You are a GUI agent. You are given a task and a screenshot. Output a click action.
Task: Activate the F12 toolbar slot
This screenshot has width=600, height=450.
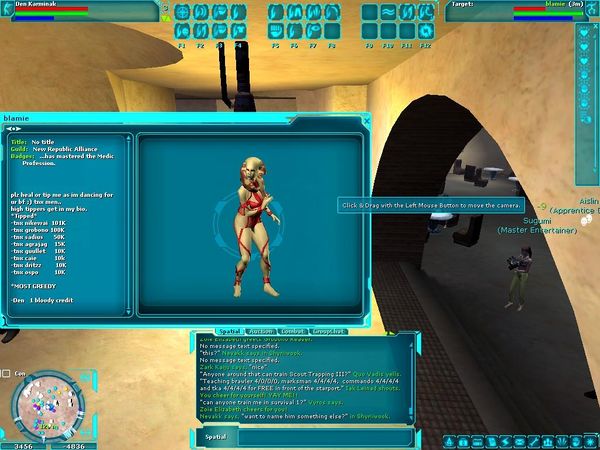(426, 33)
